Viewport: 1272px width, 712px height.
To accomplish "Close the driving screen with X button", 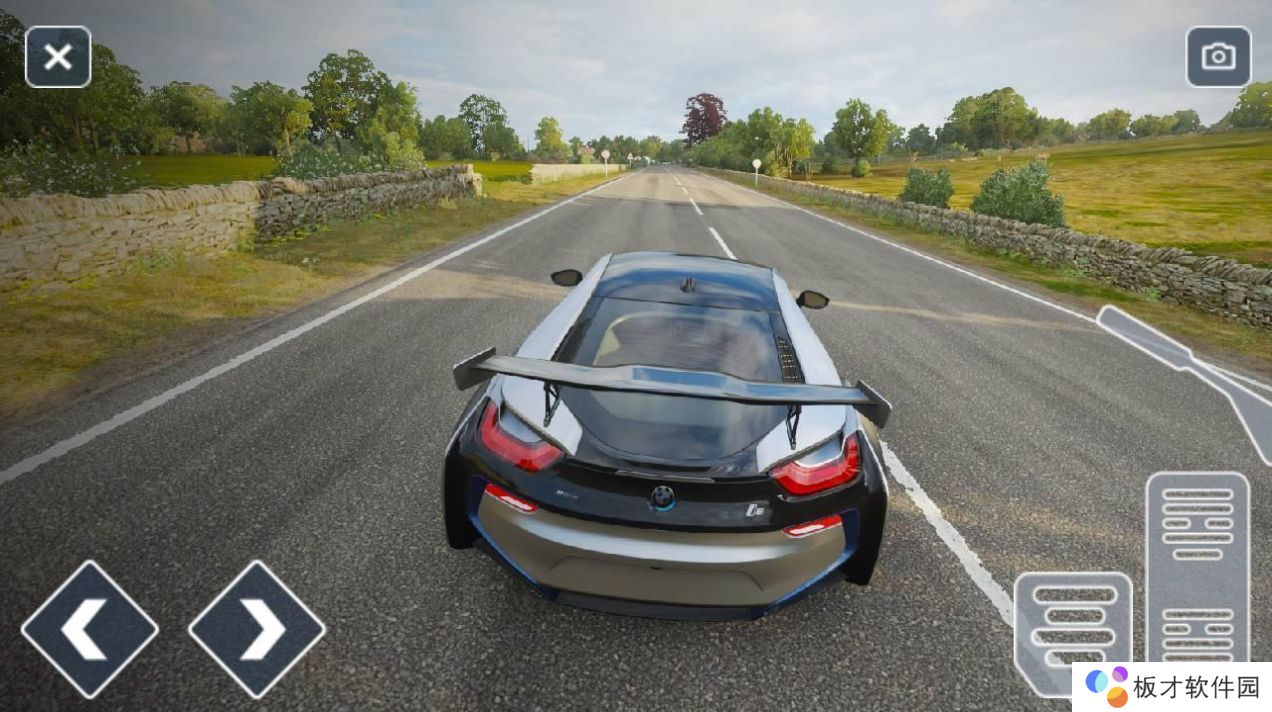I will click(58, 57).
